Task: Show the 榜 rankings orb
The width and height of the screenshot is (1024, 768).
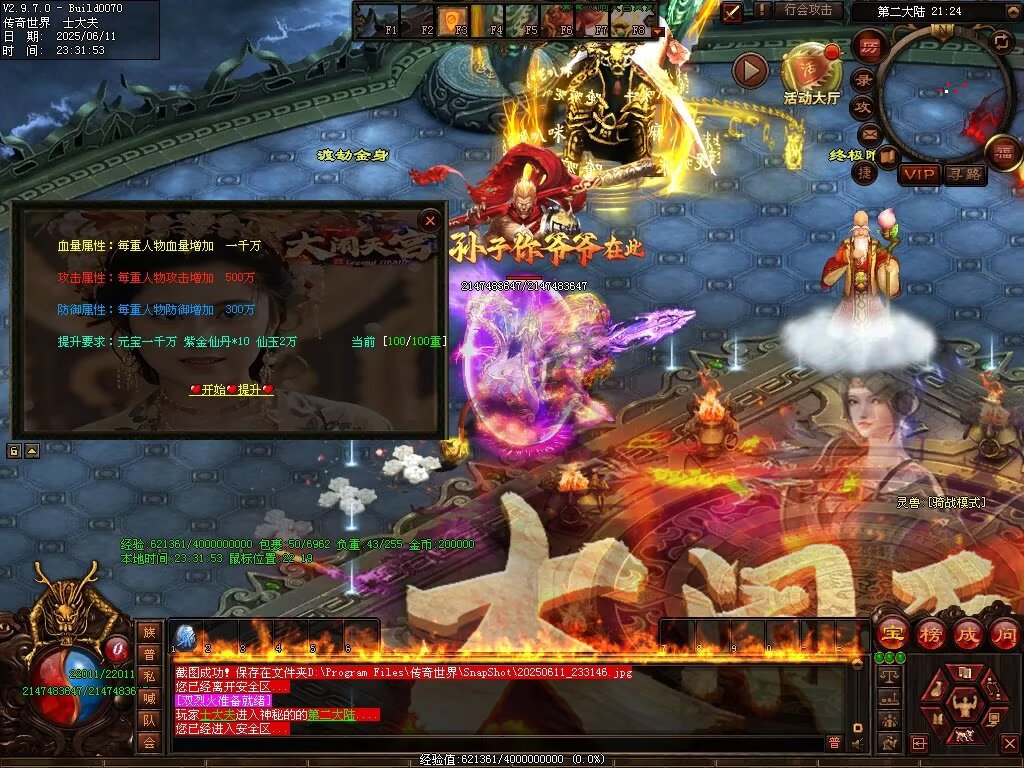Action: 930,634
